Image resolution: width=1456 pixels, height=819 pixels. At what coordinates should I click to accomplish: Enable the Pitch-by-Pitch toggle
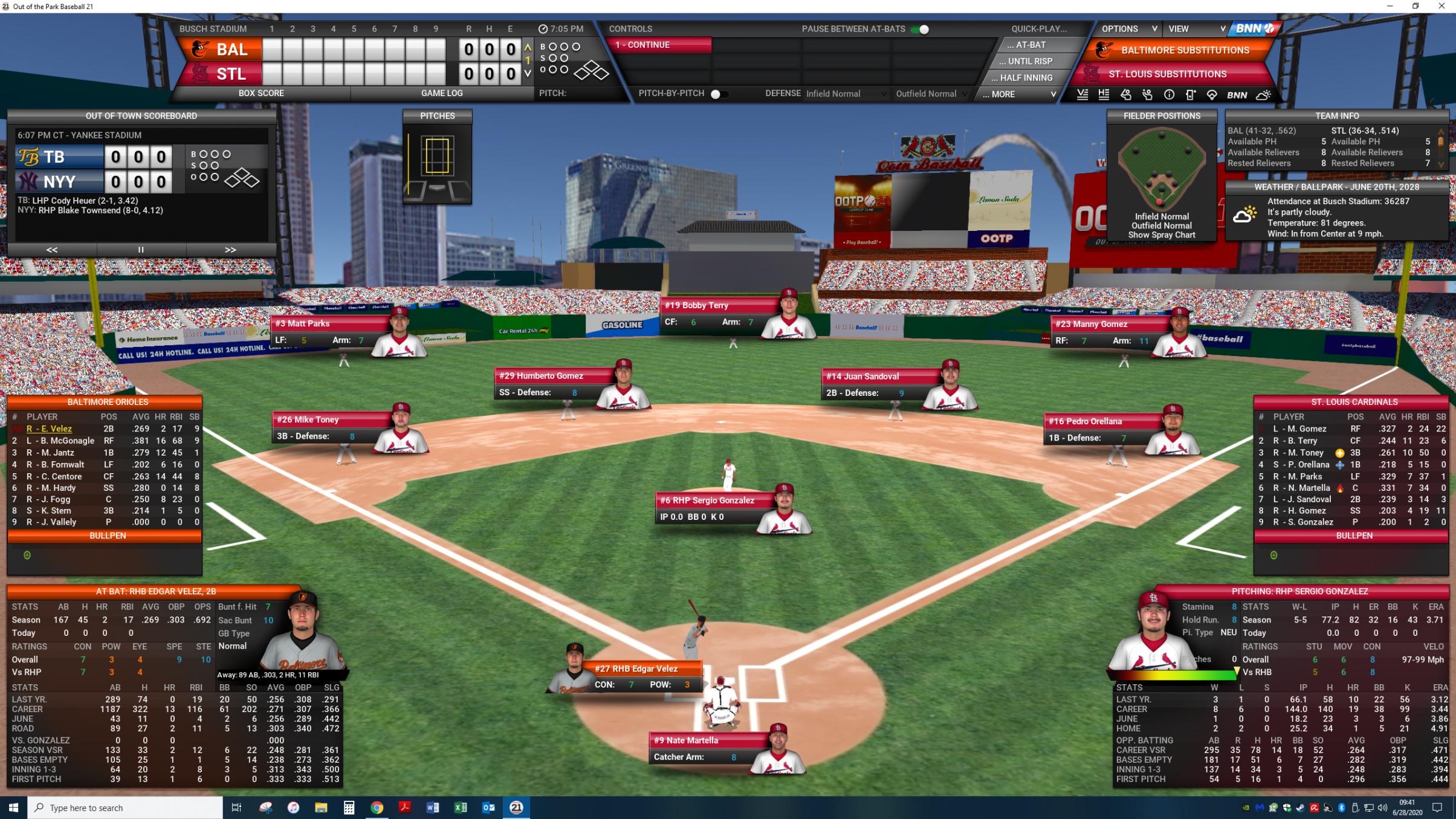pos(718,94)
